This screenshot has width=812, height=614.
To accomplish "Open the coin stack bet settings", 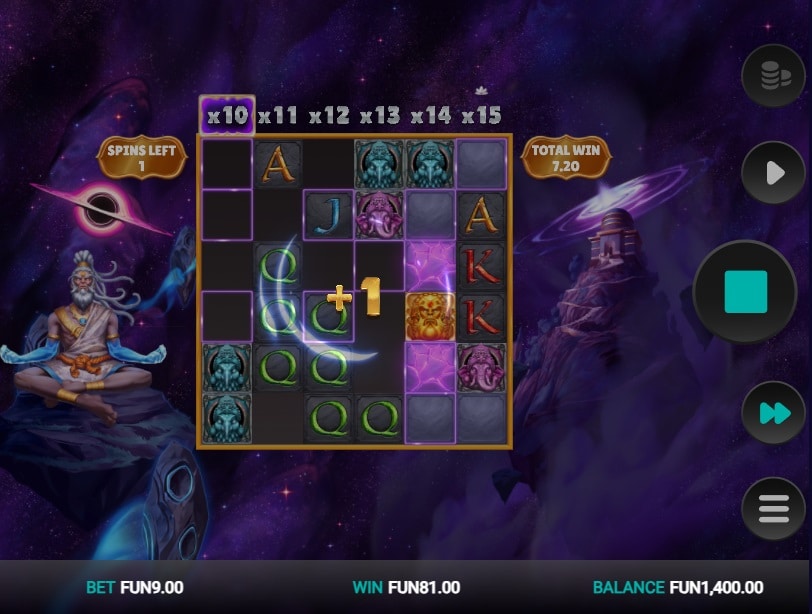I will tap(773, 76).
